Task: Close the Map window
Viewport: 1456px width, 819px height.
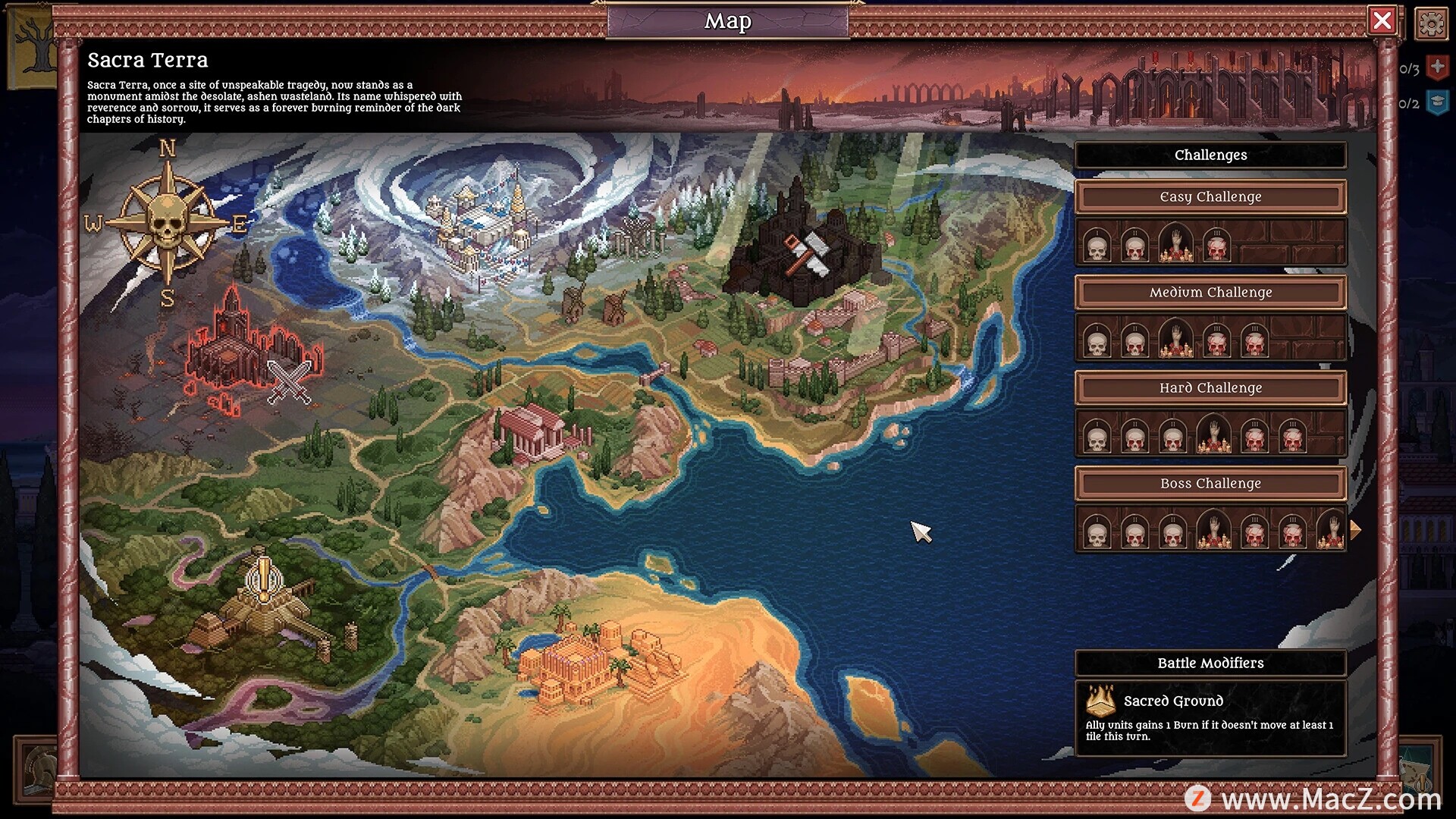Action: tap(1382, 20)
